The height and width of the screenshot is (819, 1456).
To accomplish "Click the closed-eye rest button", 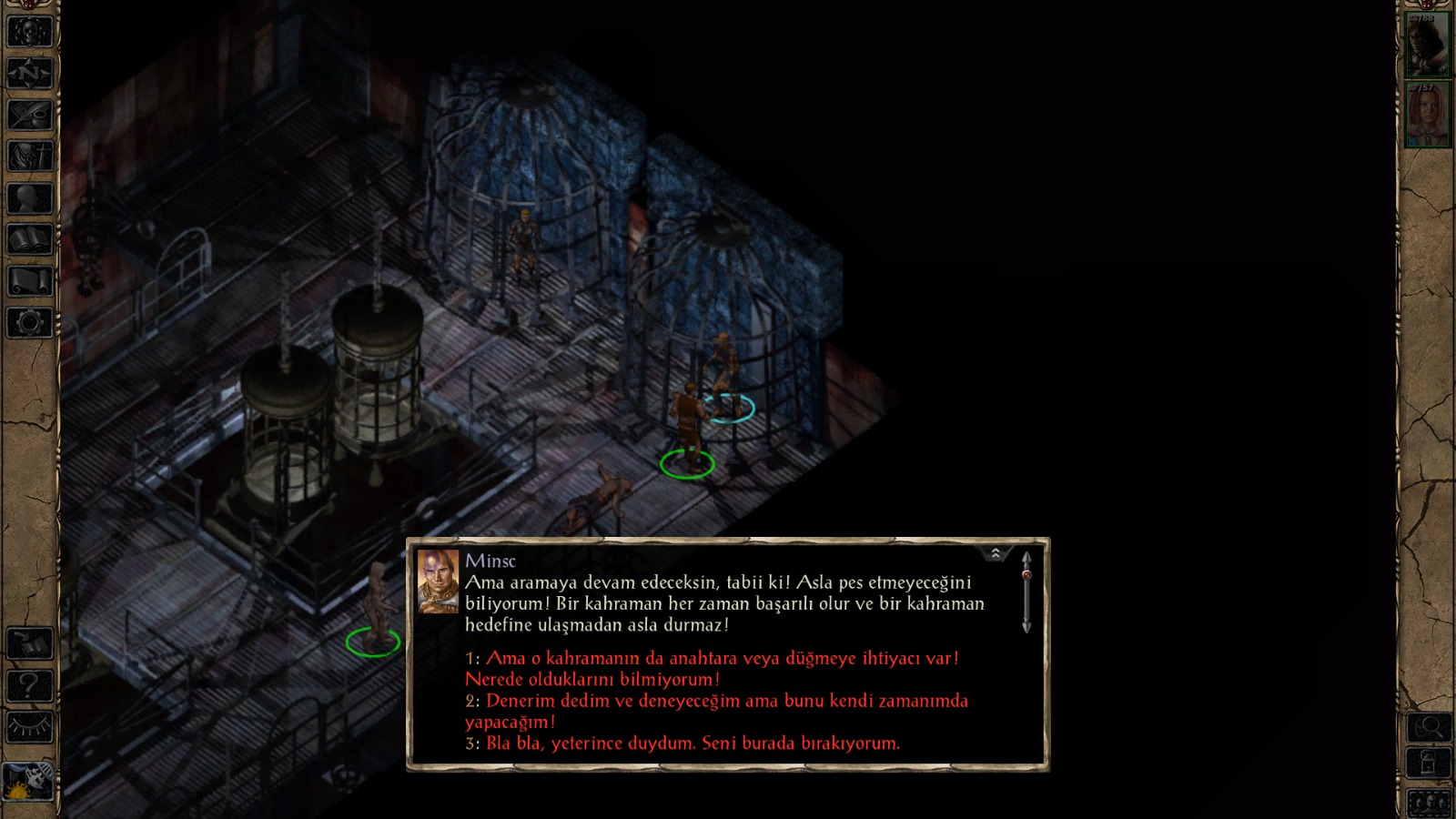I will [x=29, y=727].
